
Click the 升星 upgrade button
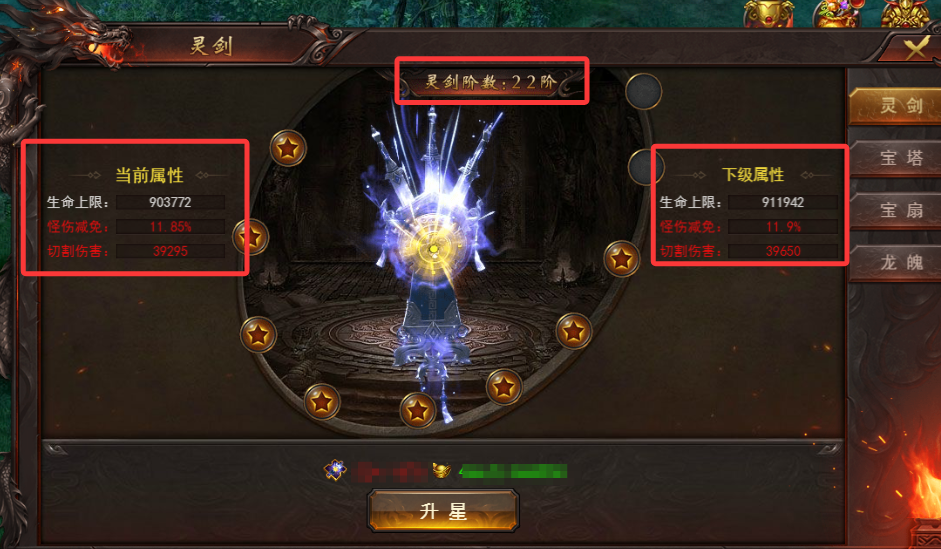[443, 511]
